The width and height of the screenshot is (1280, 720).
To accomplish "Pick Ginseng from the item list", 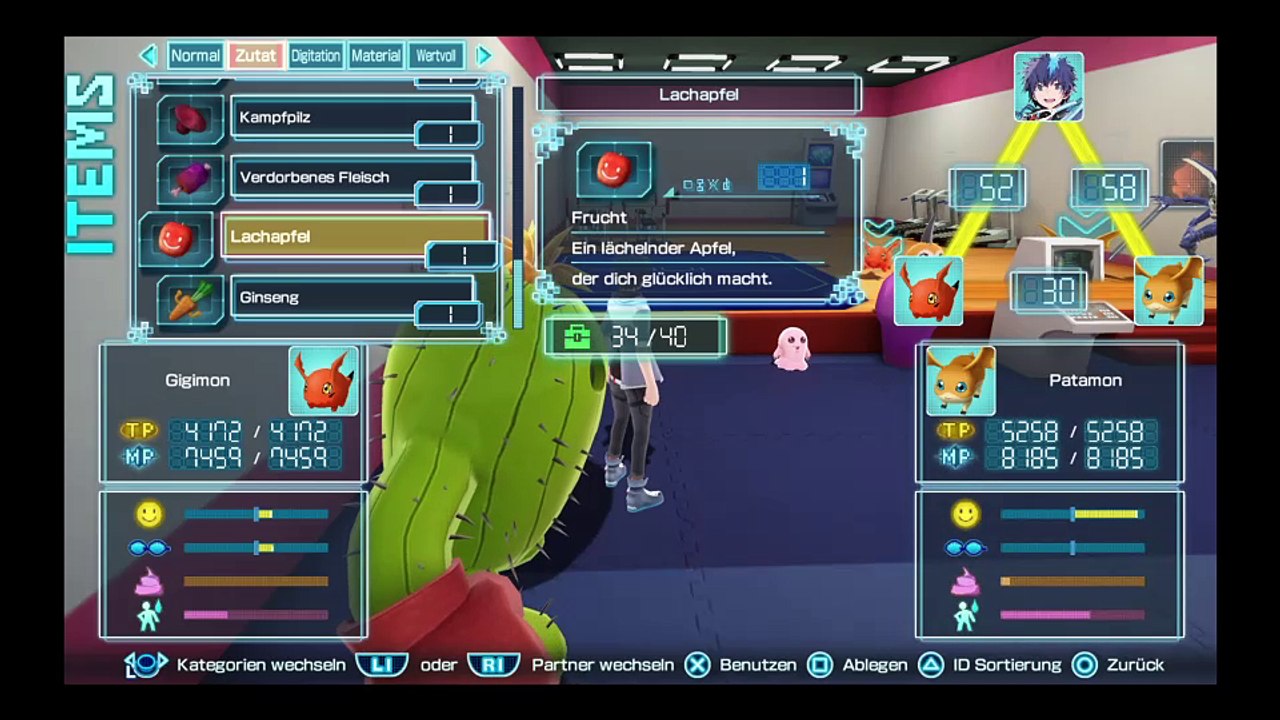I will click(x=352, y=298).
